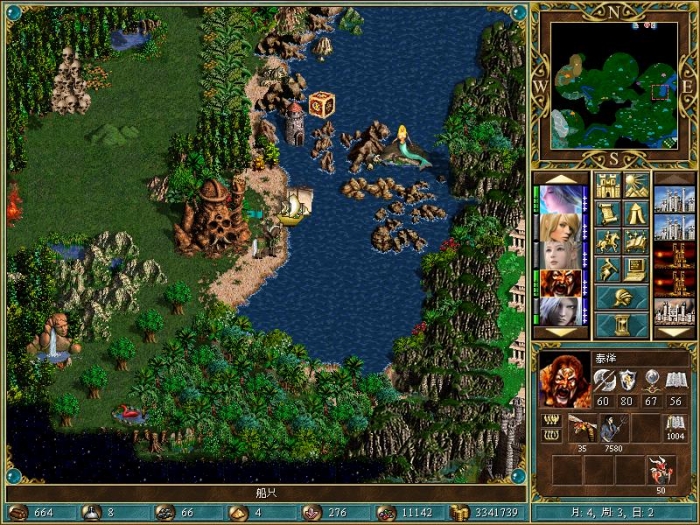
Task: Open system options computer button
Action: pyautogui.click(x=636, y=269)
